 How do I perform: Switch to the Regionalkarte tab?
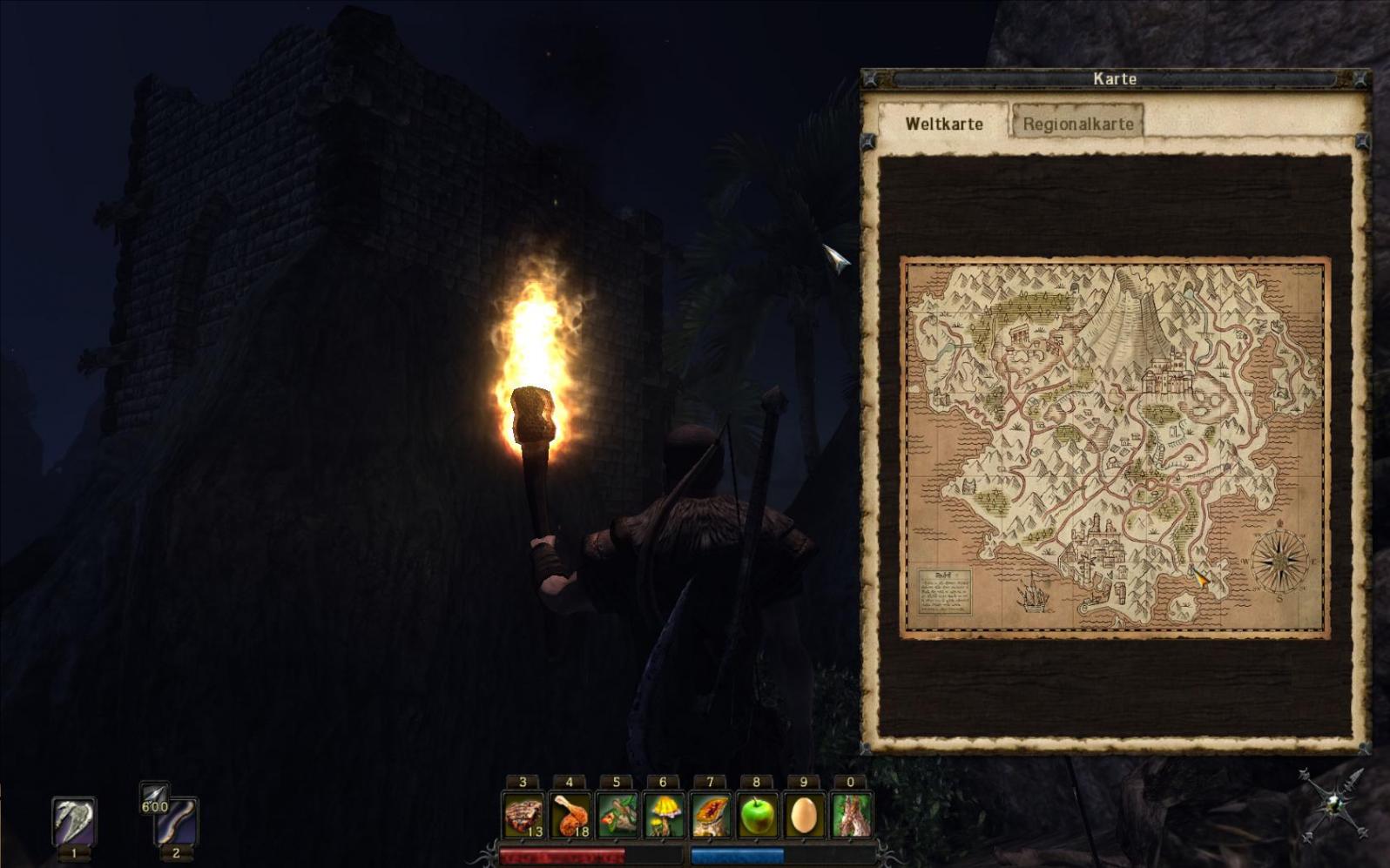coord(1077,123)
